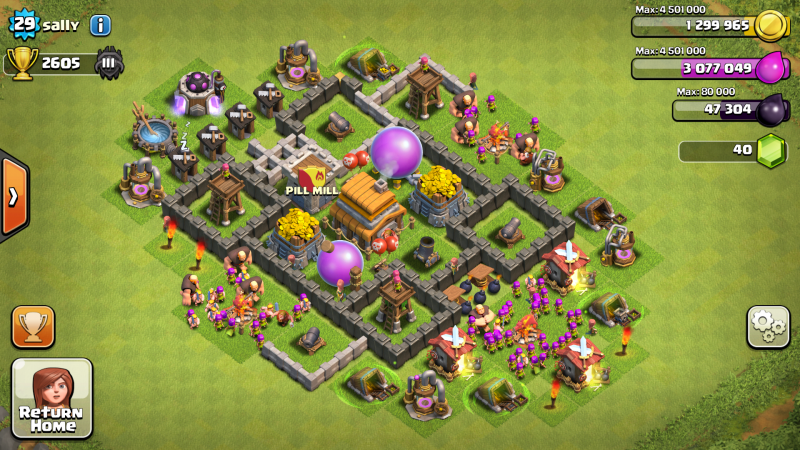Click the league badge next to 2605 trophies
The width and height of the screenshot is (800, 450).
[110, 63]
